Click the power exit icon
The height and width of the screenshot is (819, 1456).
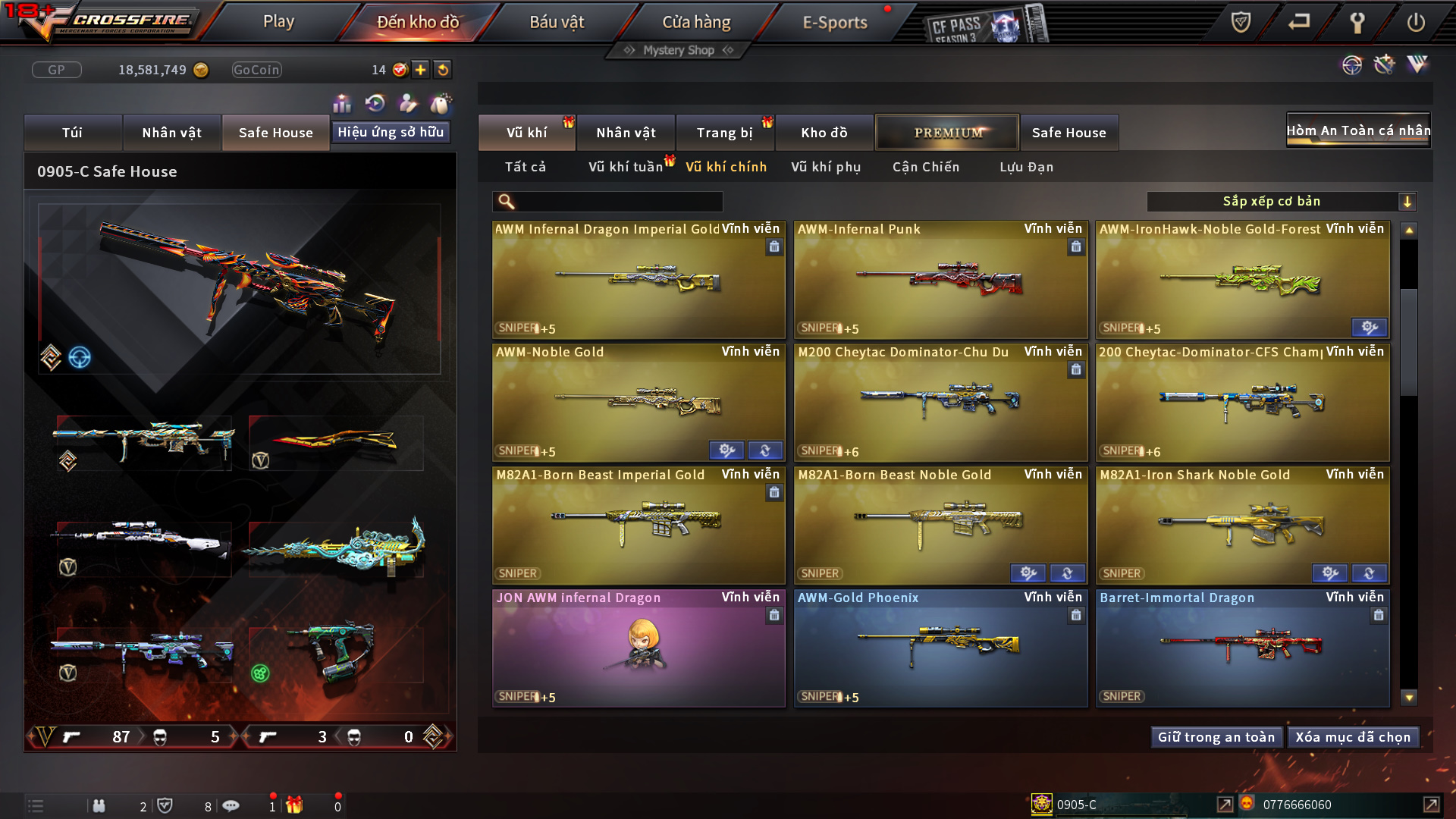1416,23
